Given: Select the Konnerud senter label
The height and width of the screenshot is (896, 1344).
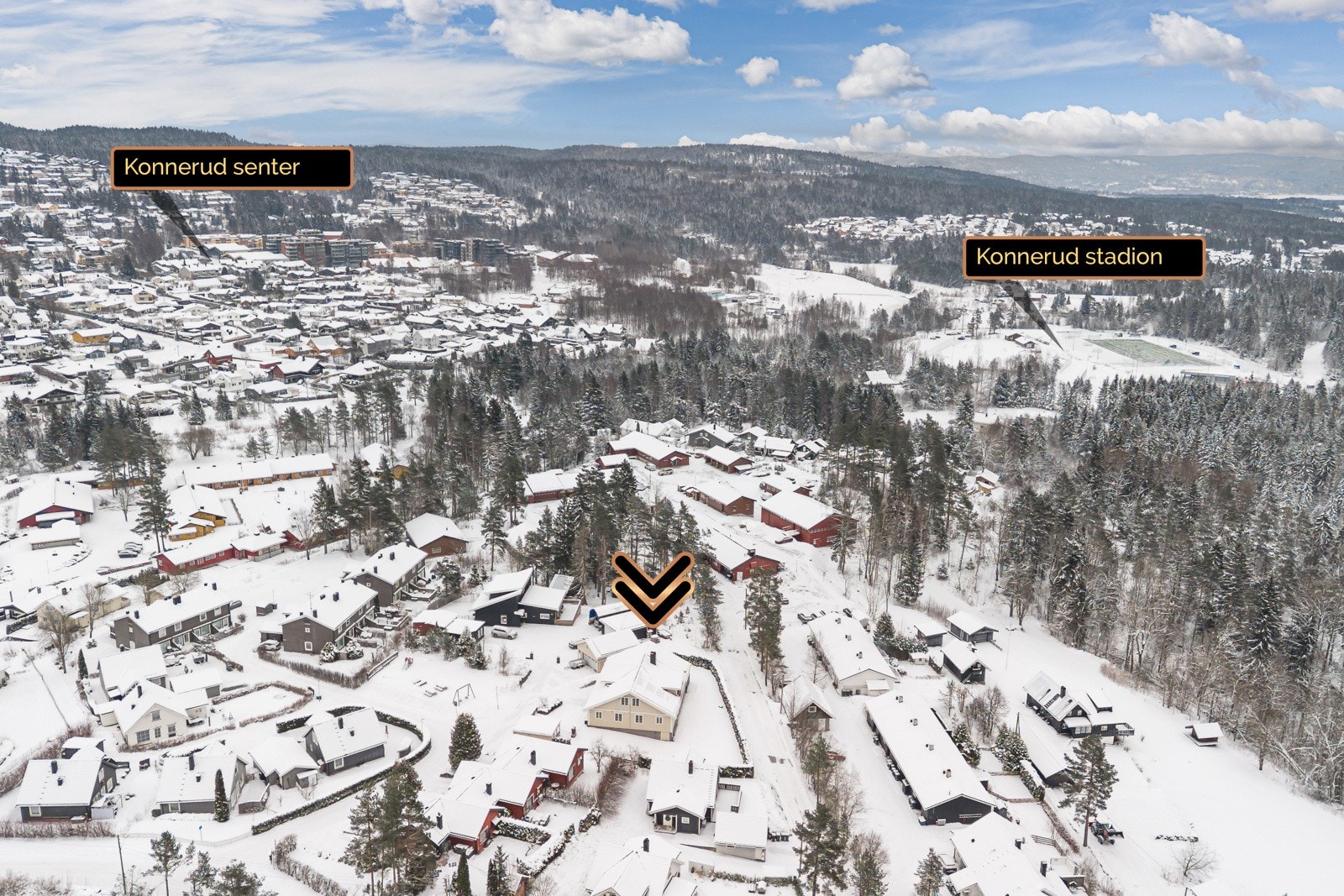Looking at the screenshot, I should click(x=231, y=167).
